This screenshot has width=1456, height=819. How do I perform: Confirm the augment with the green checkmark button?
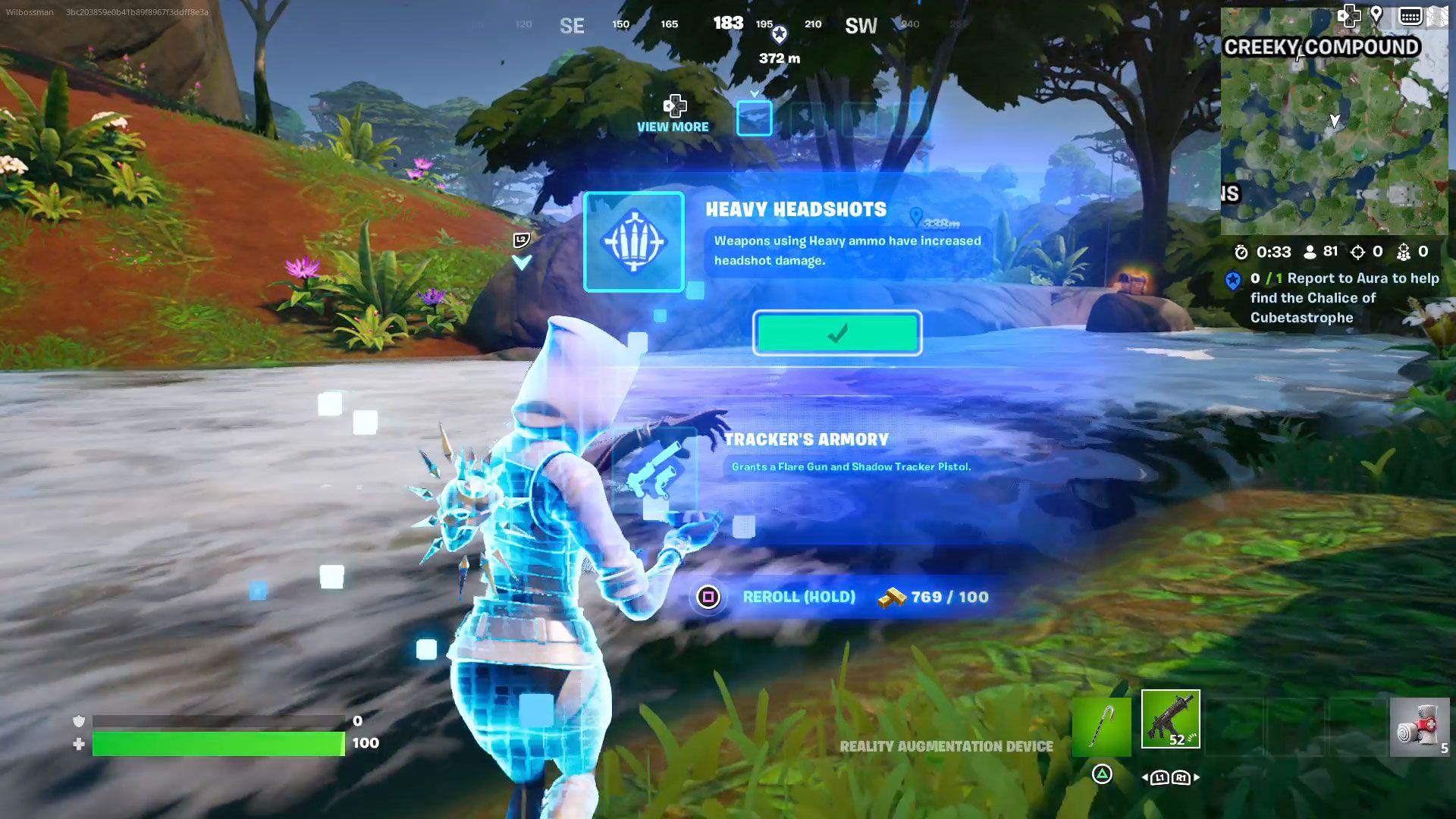(837, 332)
